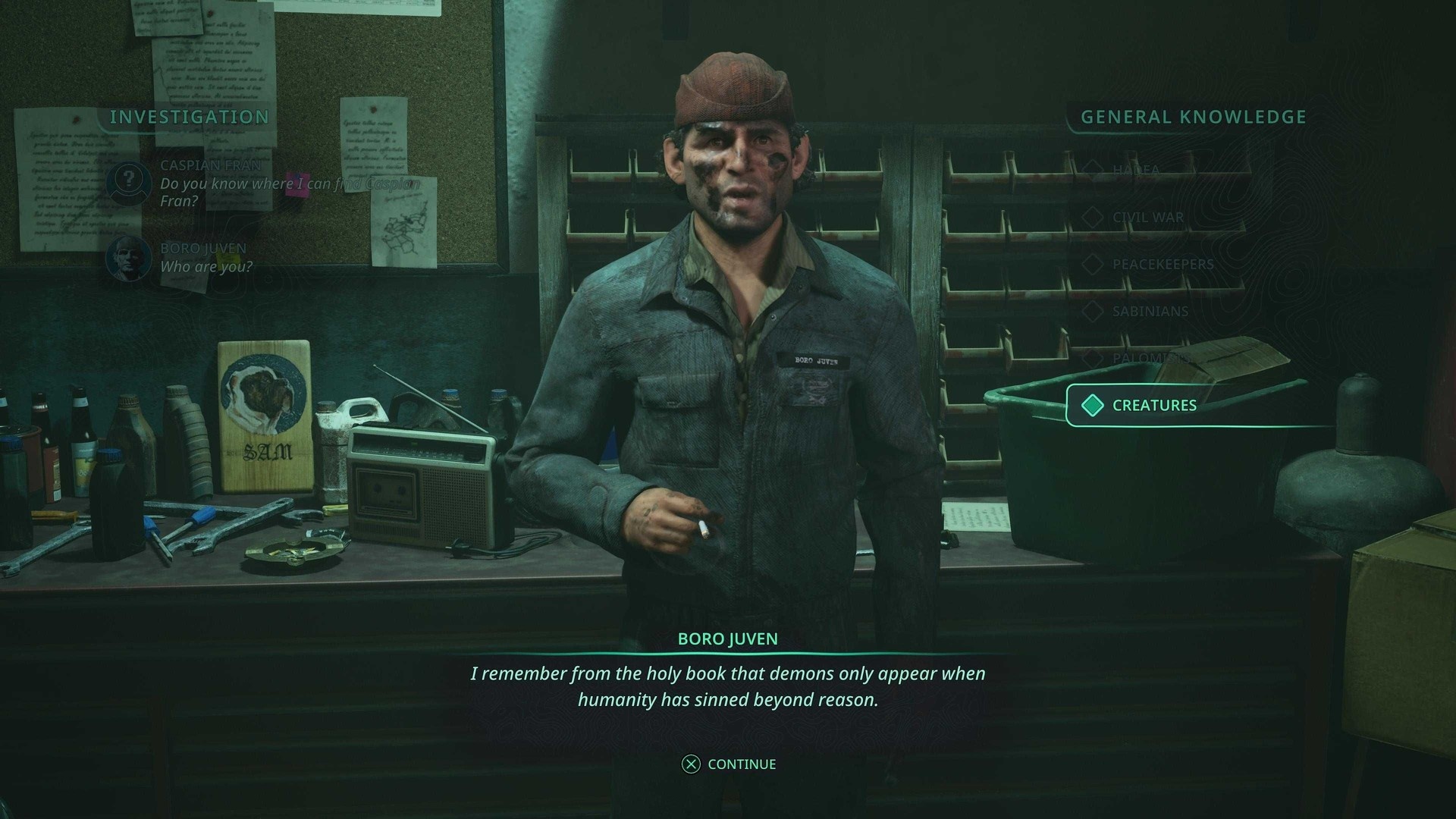Select the Sabinians knowledge topic

coord(1150,312)
